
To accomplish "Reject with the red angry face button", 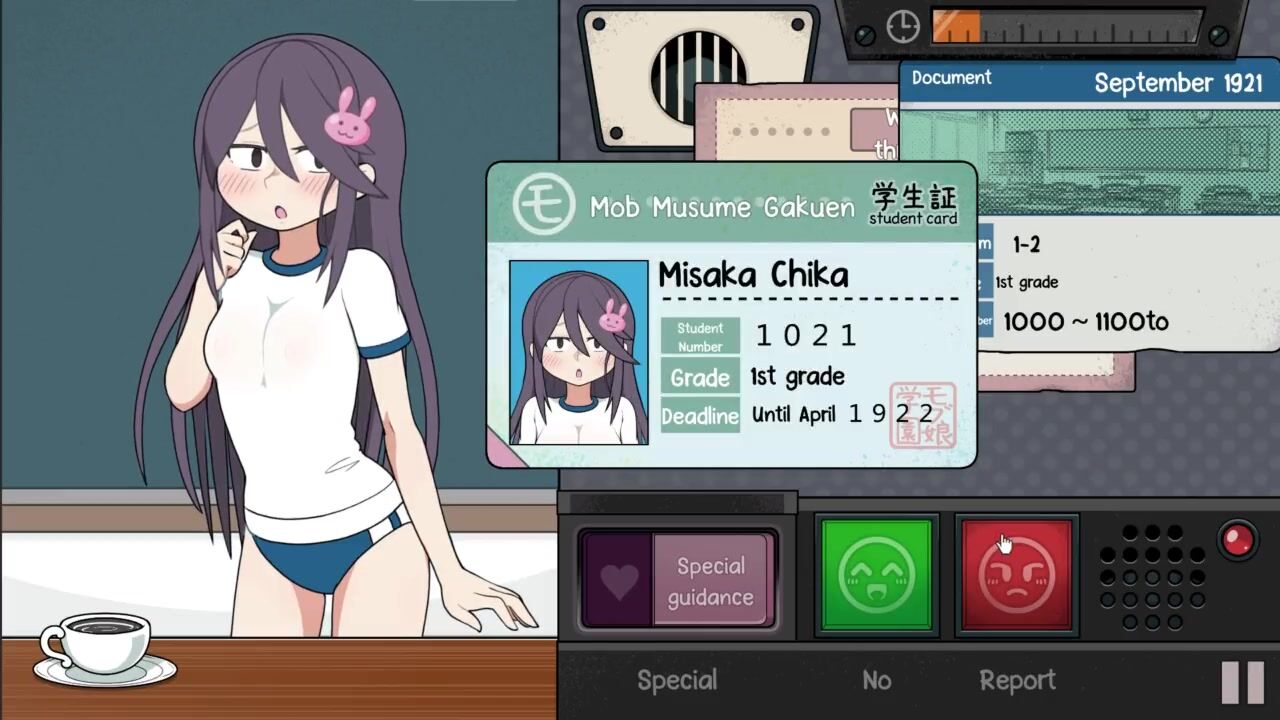I will 1016,575.
